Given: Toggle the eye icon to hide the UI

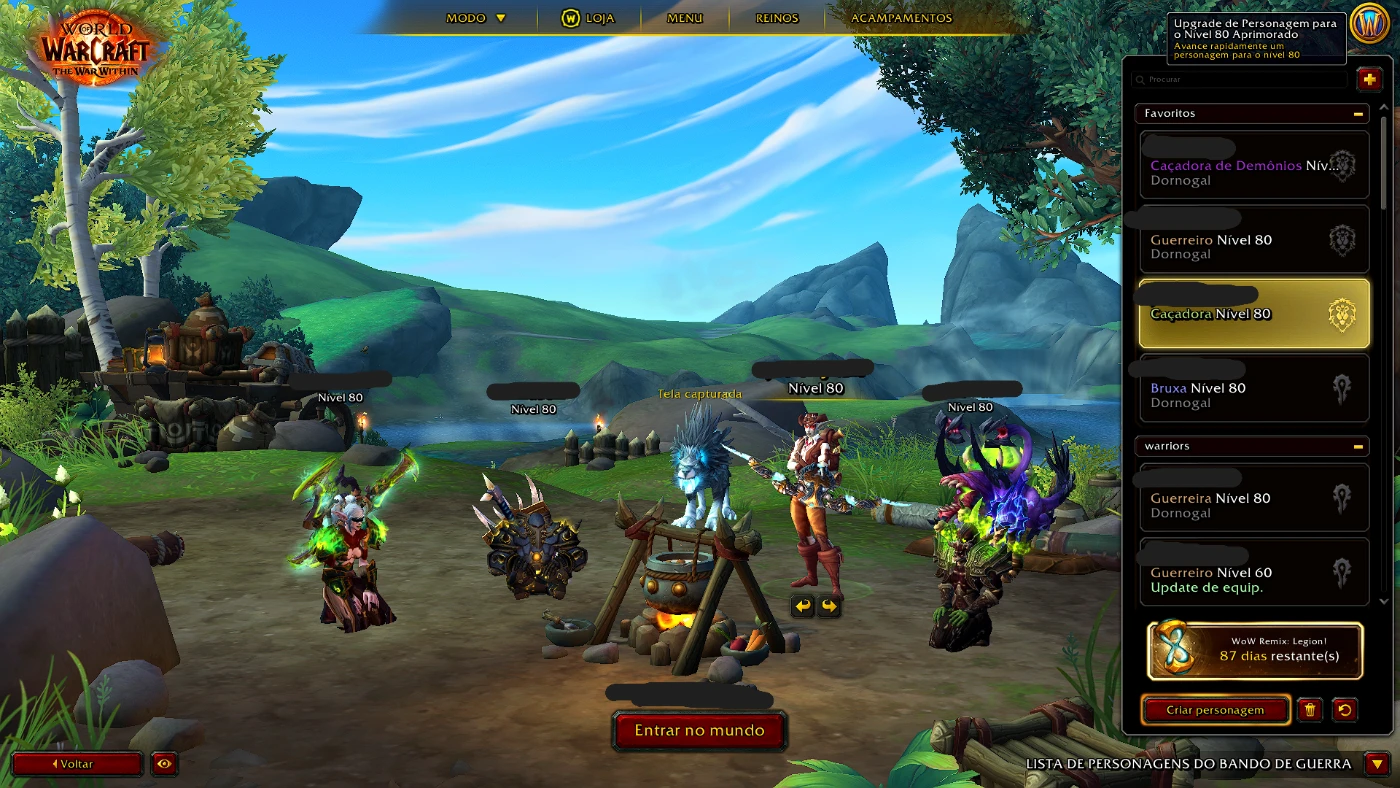Looking at the screenshot, I should 163,764.
